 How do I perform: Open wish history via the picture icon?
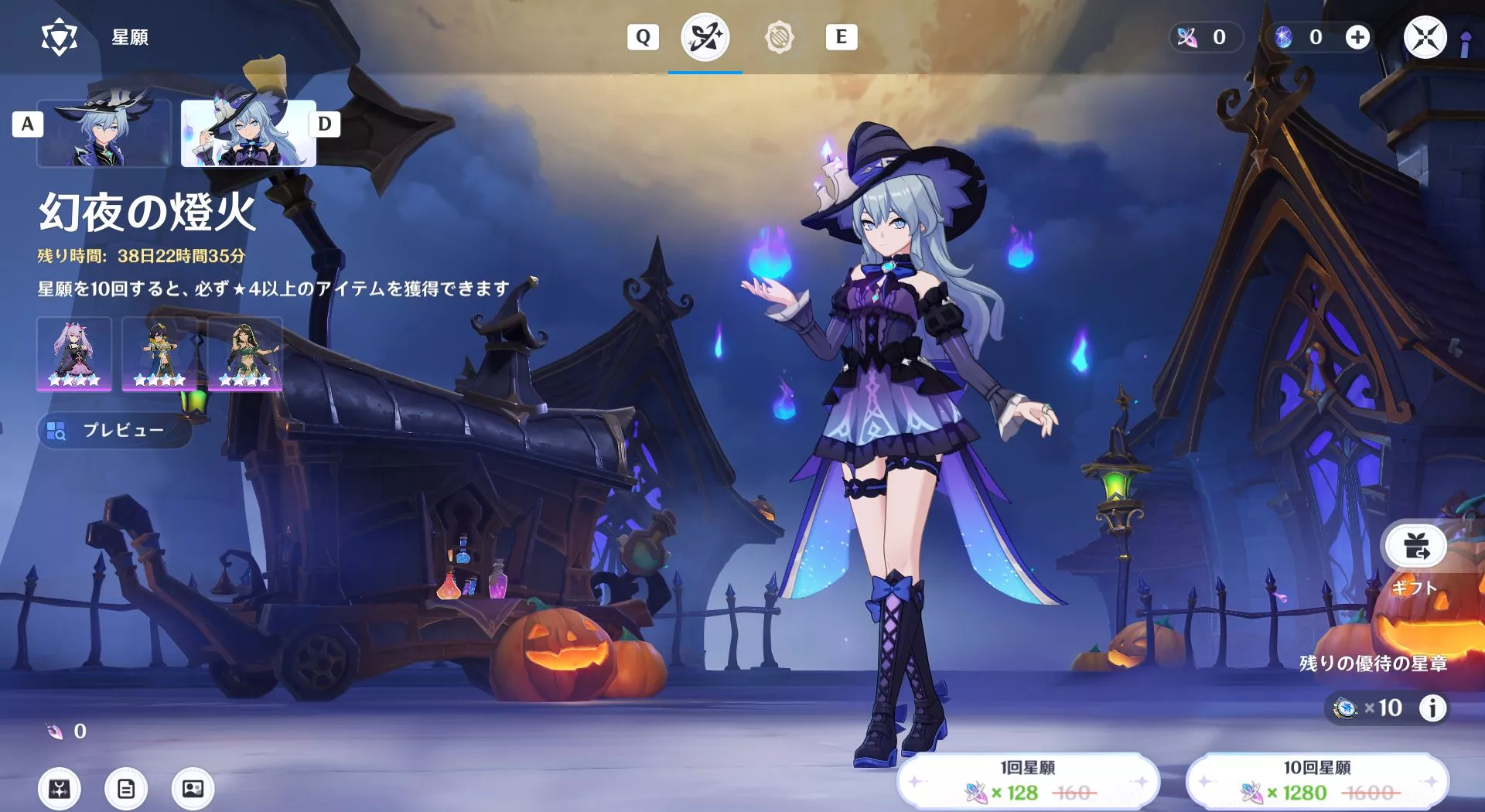pos(193,789)
